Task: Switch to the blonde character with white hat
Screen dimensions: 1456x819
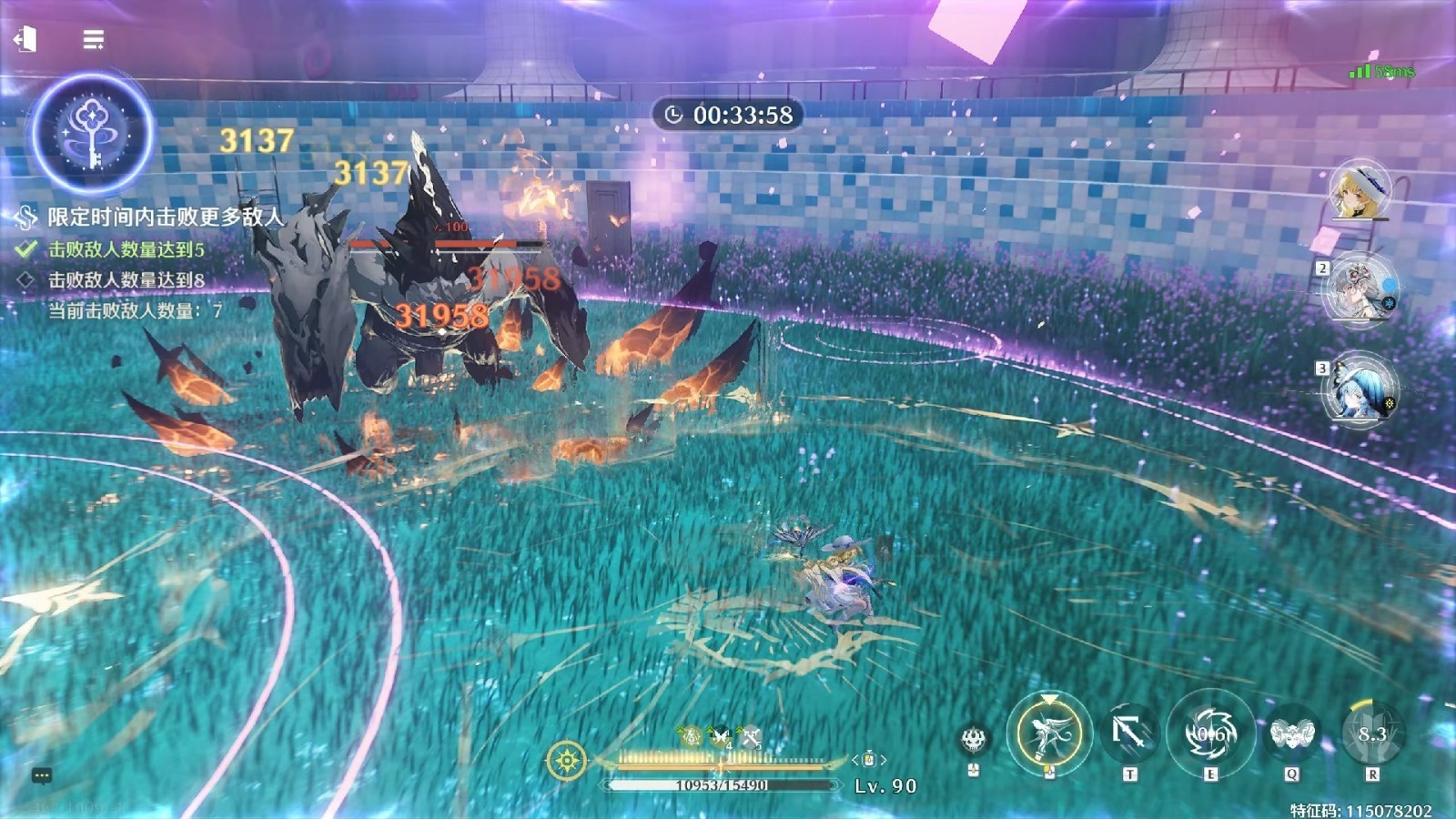Action: click(1360, 190)
